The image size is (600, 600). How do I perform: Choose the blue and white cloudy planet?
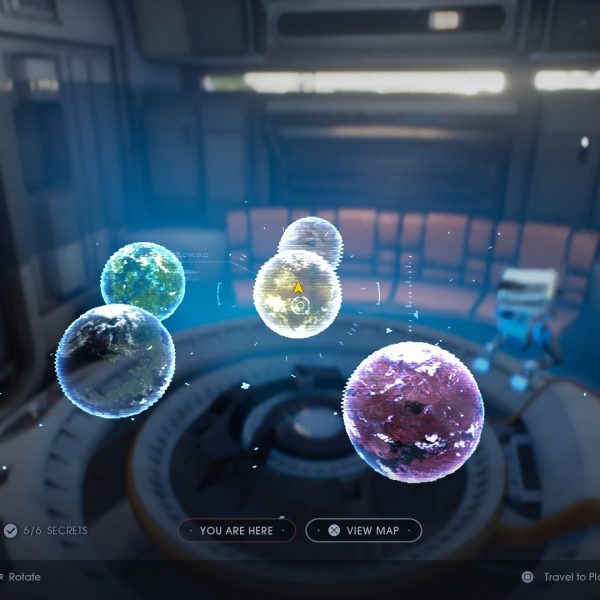tap(114, 360)
